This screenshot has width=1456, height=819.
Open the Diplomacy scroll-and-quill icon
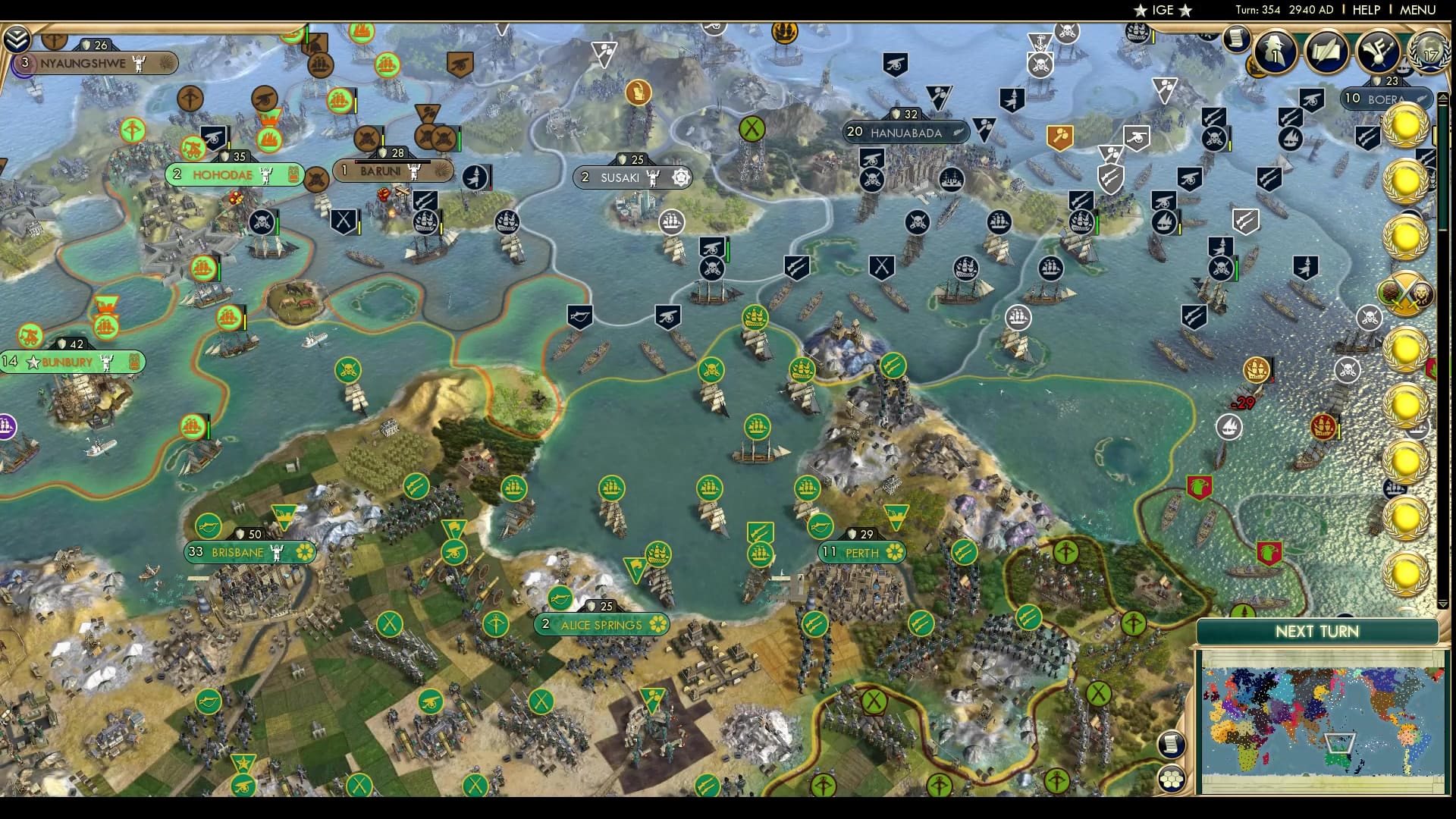1328,53
